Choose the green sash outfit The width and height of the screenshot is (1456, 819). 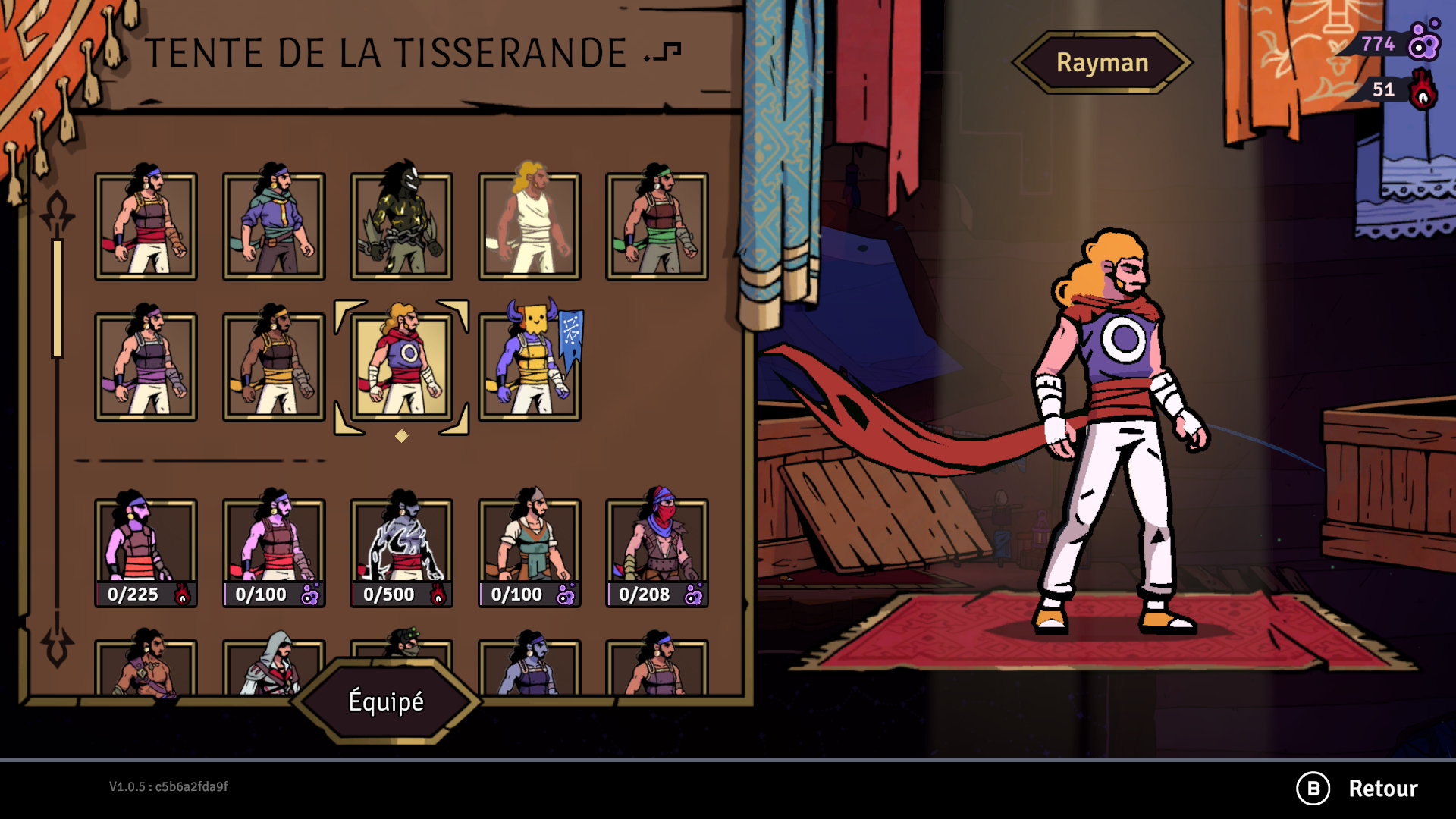tap(657, 226)
